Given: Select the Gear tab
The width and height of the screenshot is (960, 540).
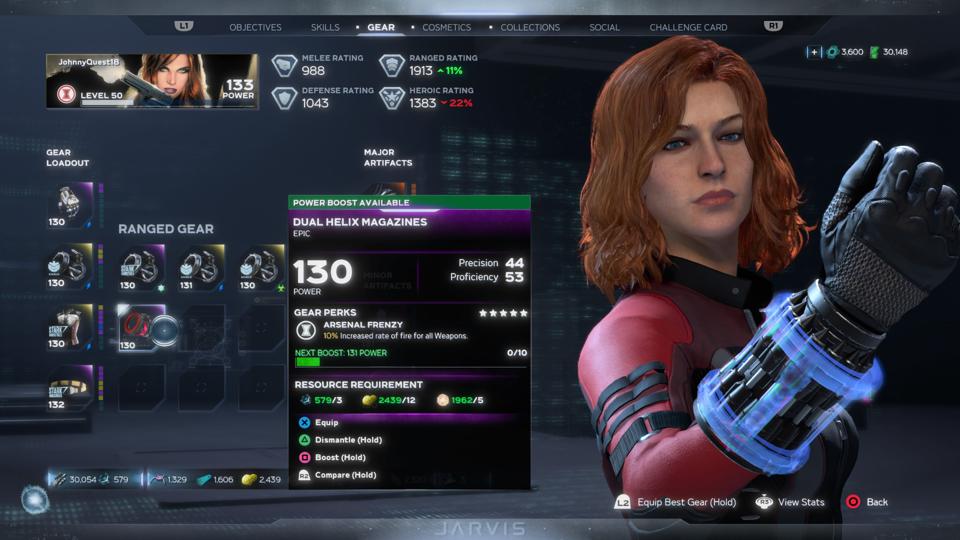Looking at the screenshot, I should coord(381,27).
